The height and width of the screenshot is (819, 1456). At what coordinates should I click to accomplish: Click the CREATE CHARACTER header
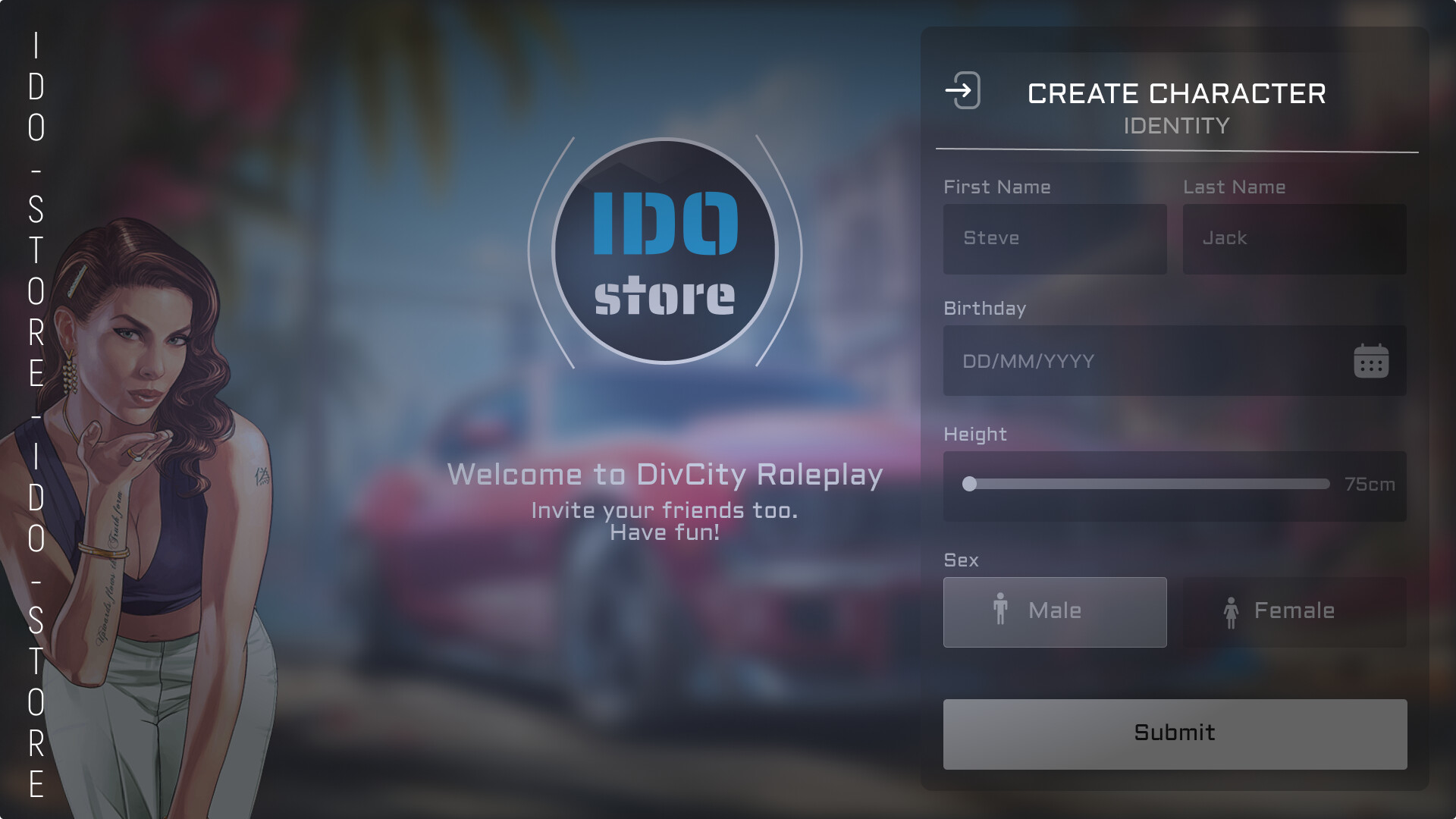pyautogui.click(x=1176, y=93)
